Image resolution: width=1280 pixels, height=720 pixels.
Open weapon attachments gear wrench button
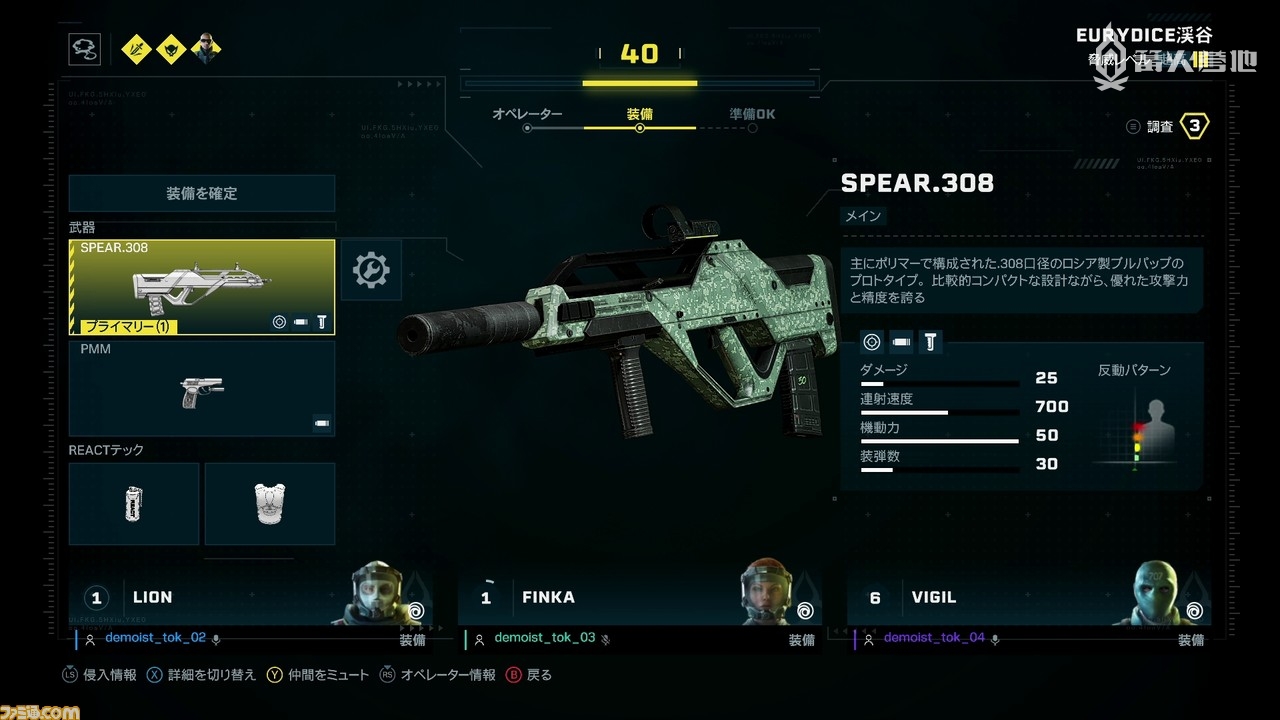coord(371,270)
